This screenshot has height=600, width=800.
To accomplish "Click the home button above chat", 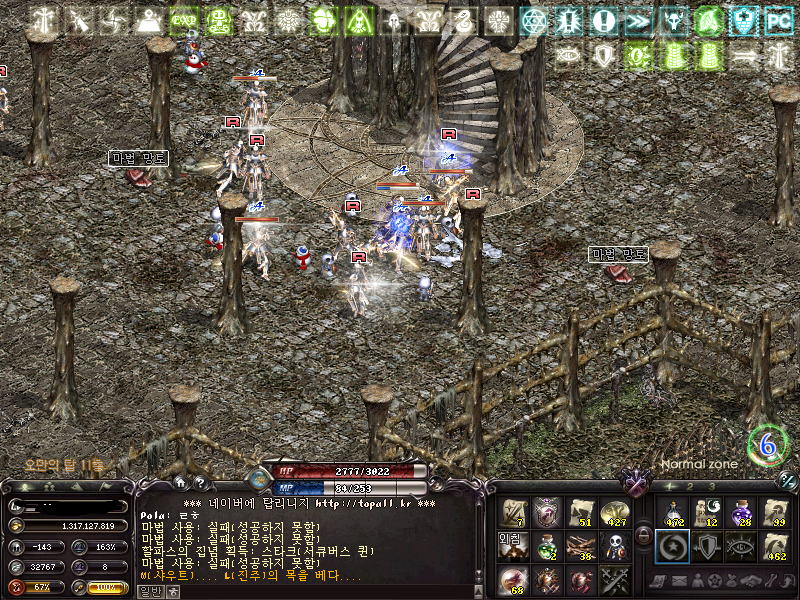I will point(182,482).
